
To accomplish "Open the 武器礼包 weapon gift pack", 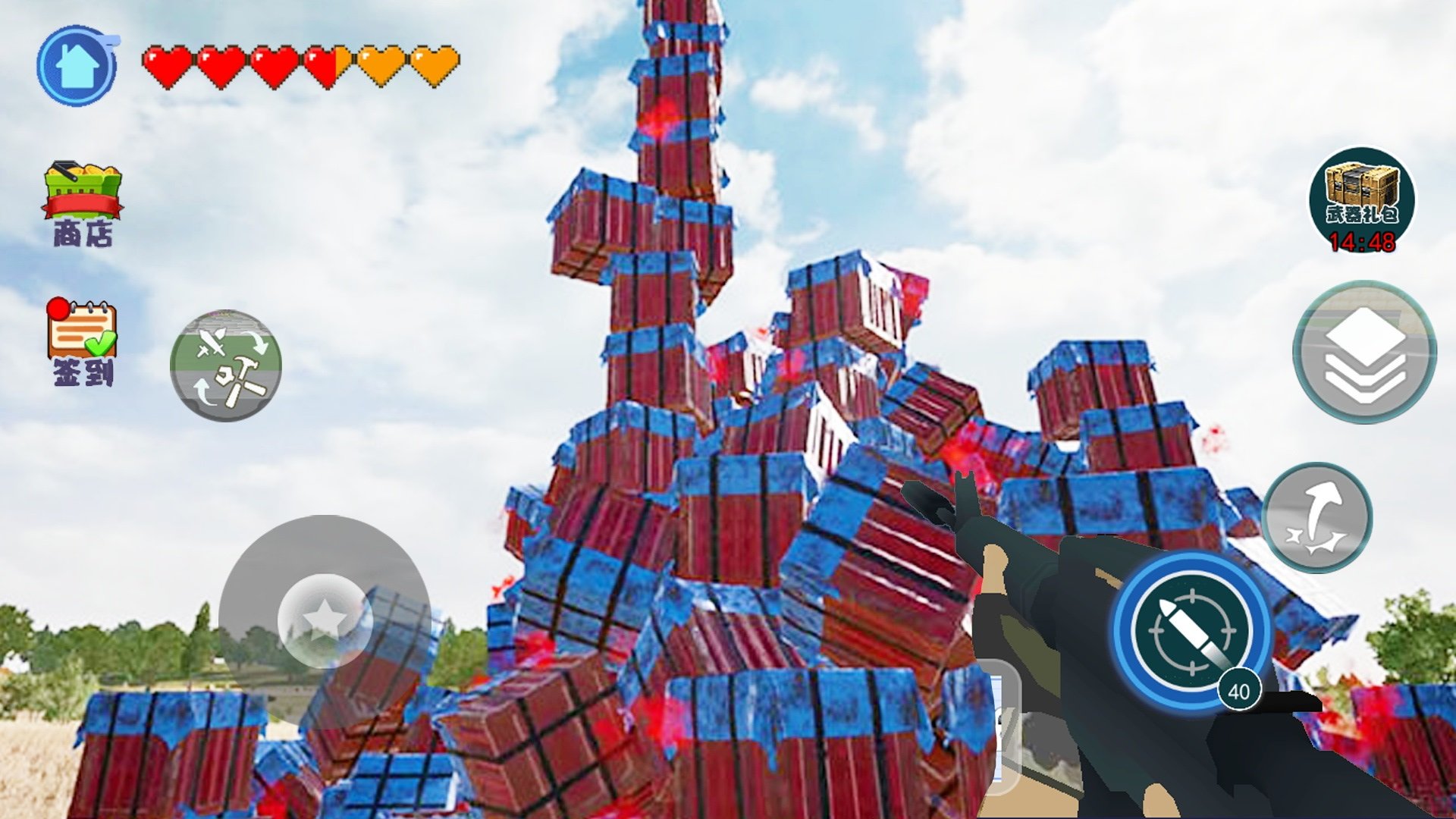I will (1362, 200).
